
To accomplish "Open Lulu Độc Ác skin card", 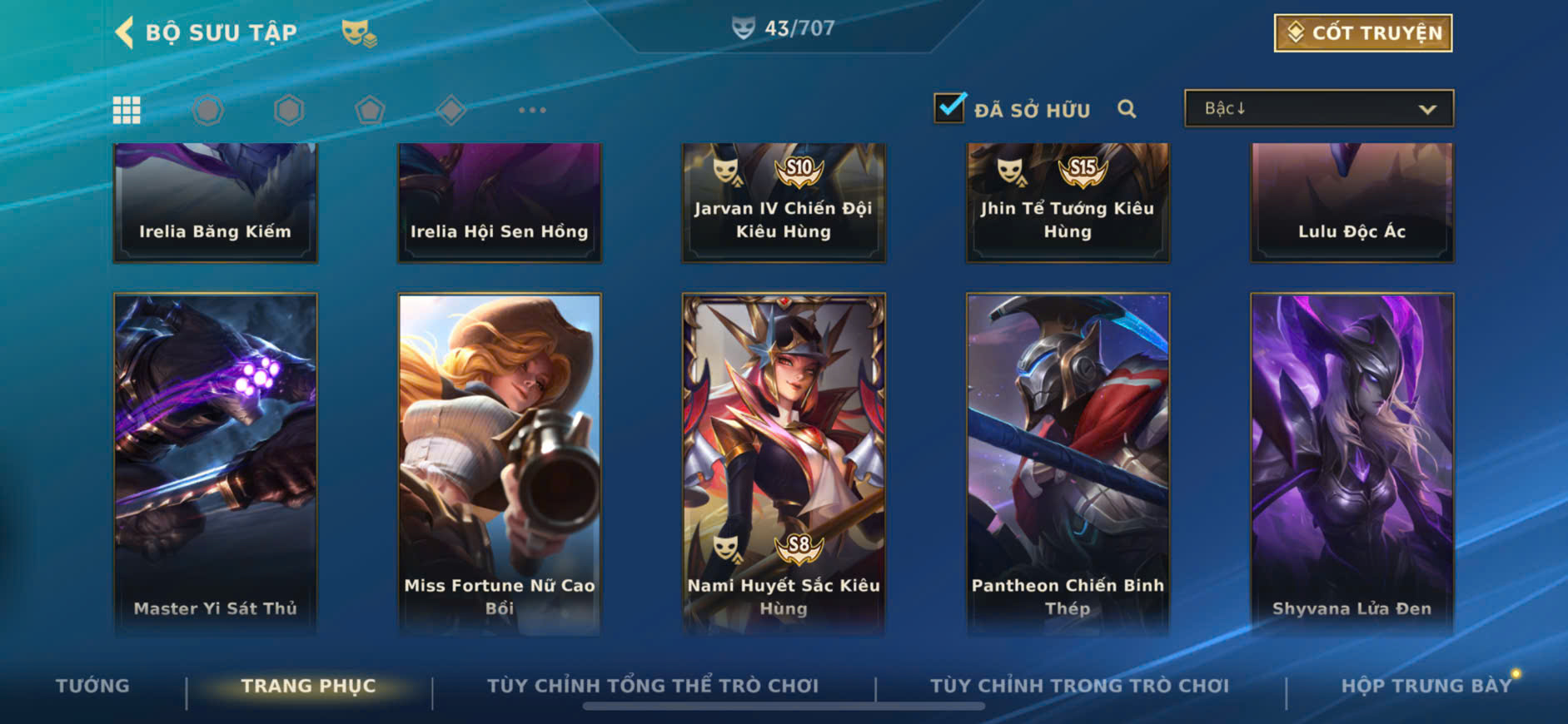I will (1351, 202).
